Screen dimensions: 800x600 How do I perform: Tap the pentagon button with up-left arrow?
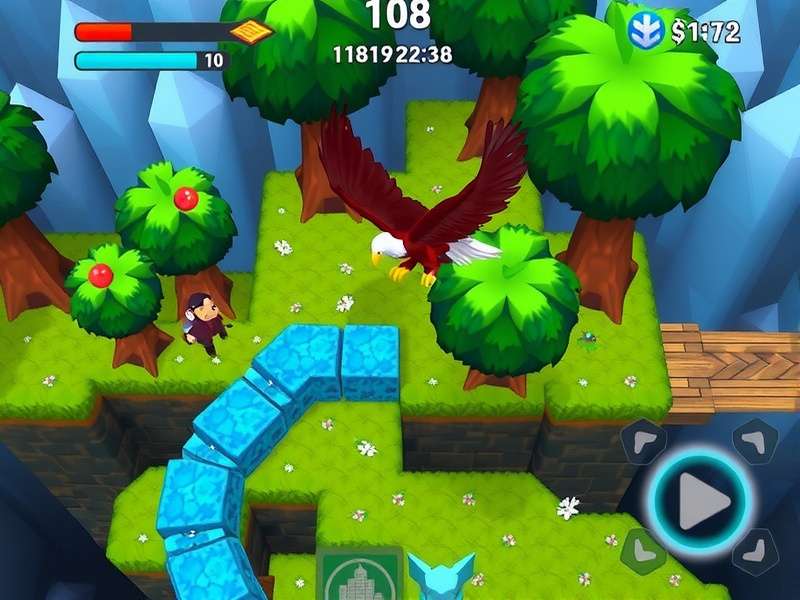[641, 440]
